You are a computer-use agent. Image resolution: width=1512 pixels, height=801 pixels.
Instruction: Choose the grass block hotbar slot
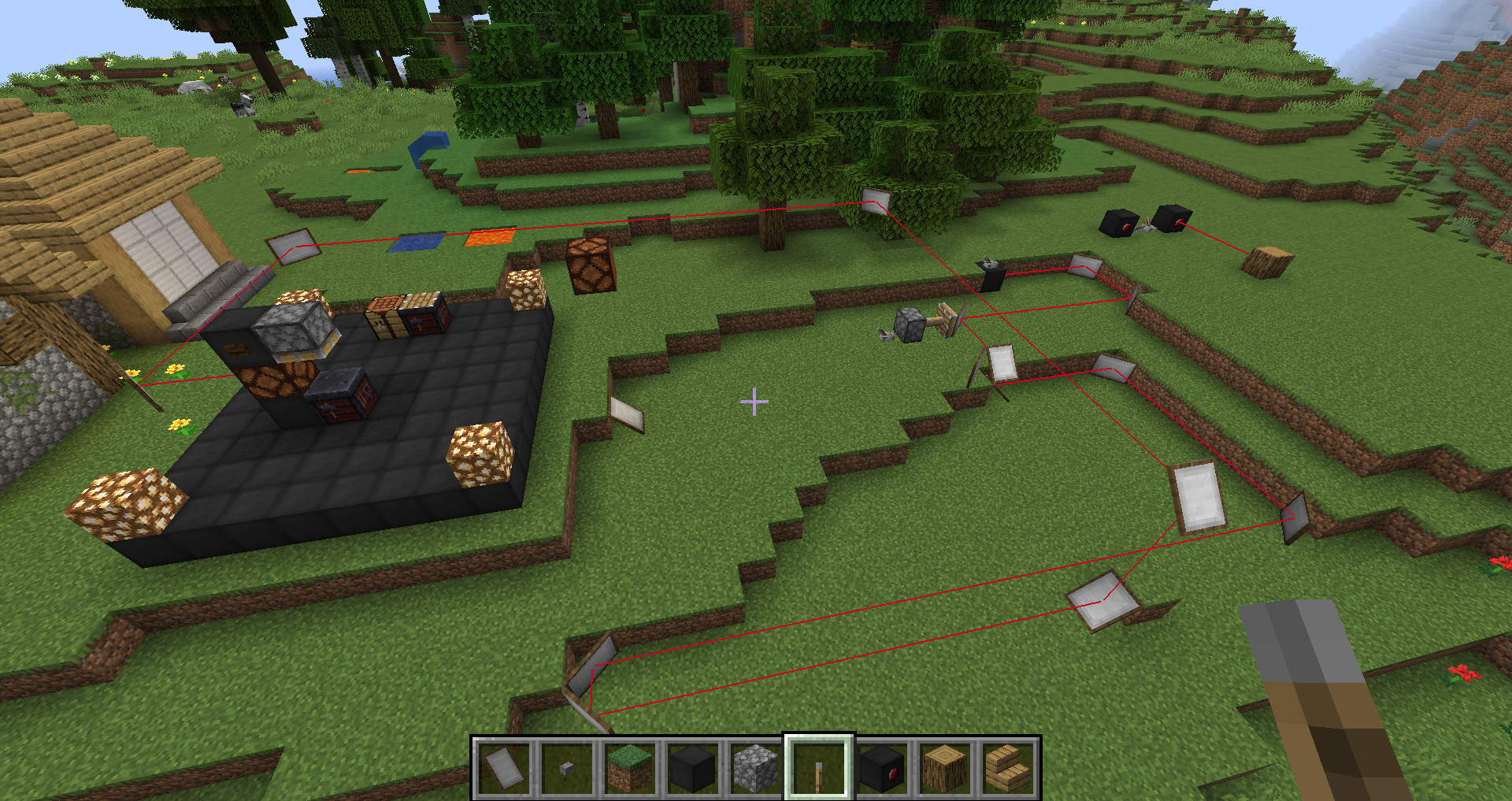[x=630, y=768]
